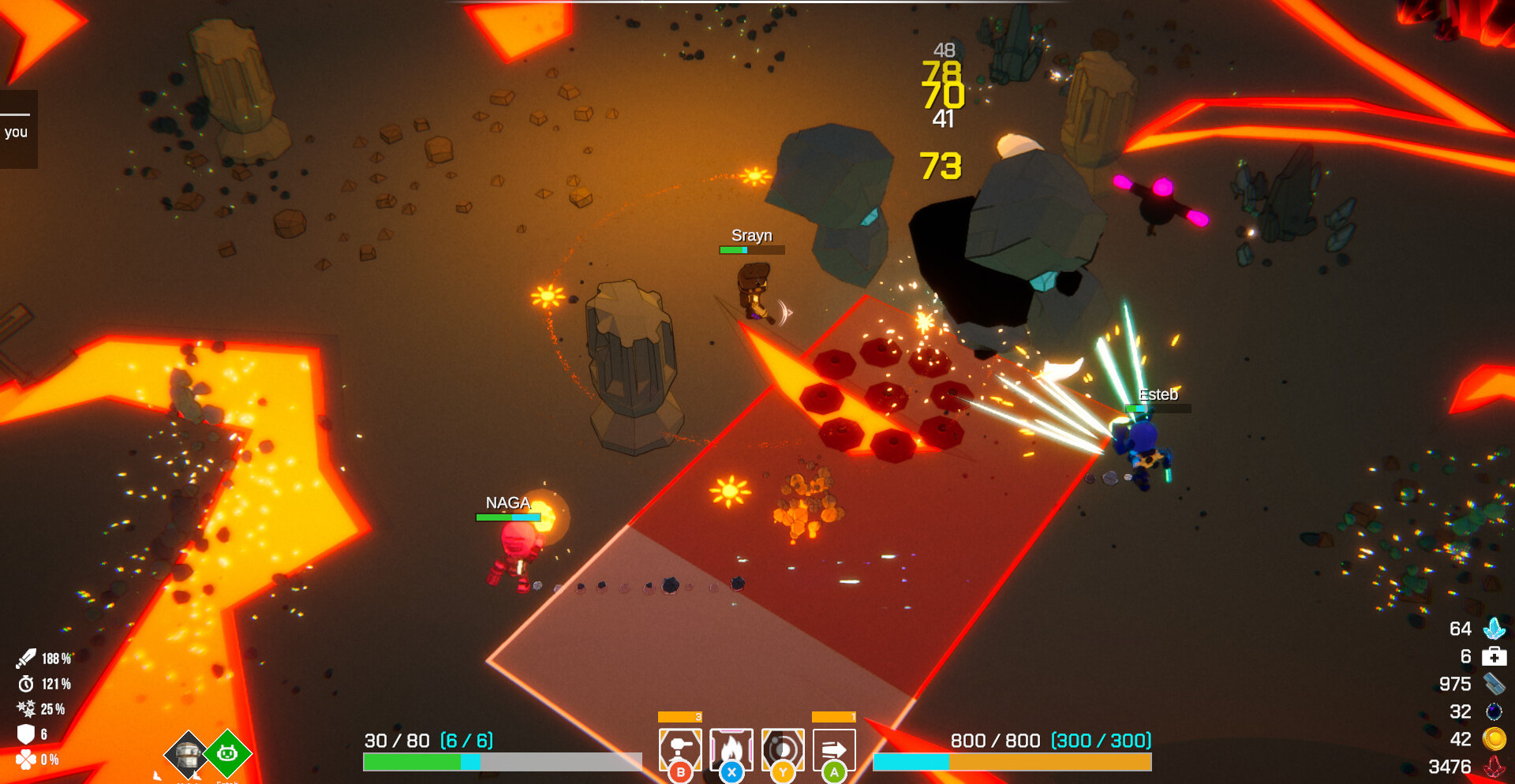Activate the turret deploy ability
The height and width of the screenshot is (784, 1515).
(679, 749)
